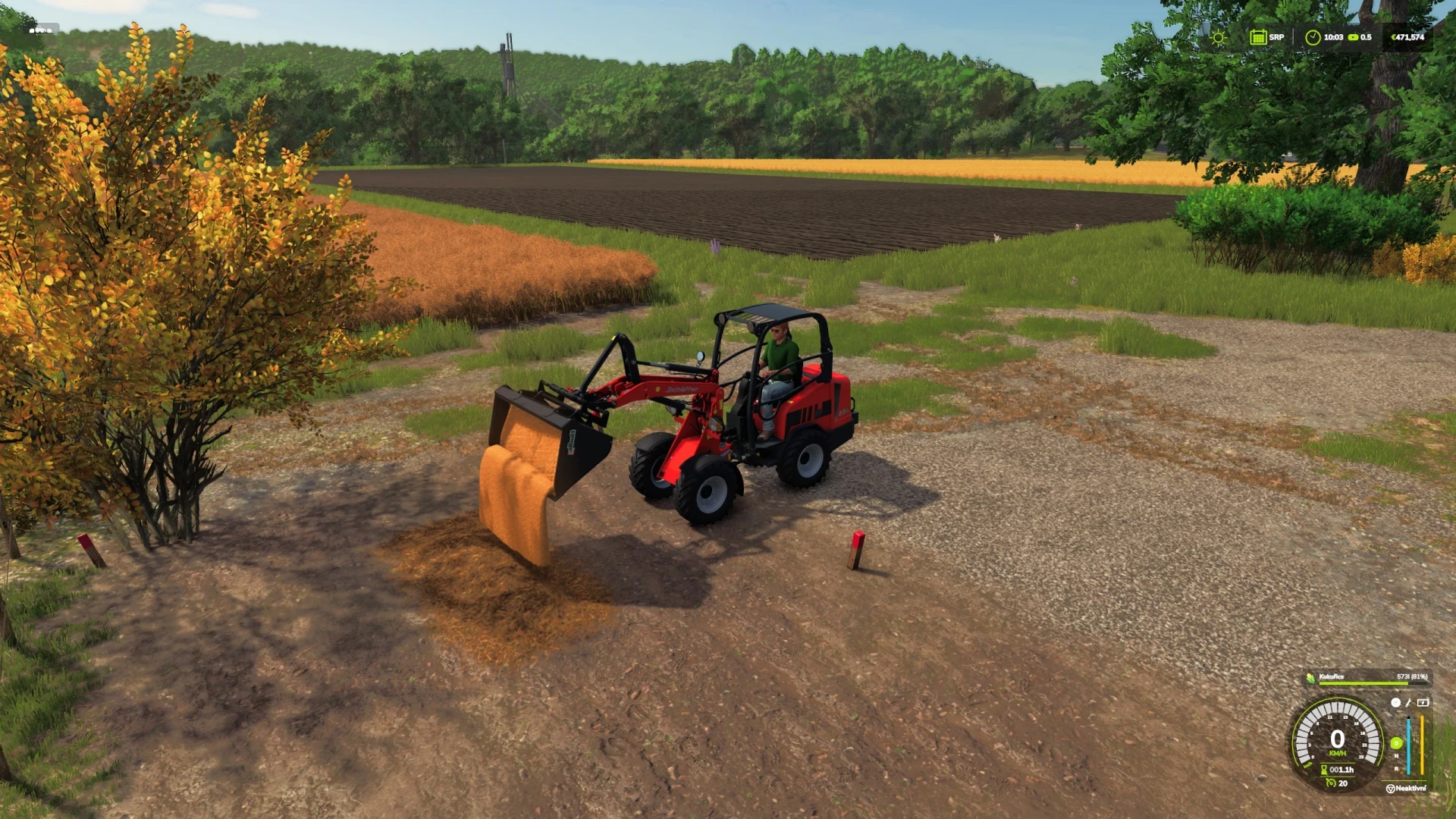1456x819 pixels.
Task: Select the loader vehicle icon top-left
Action: [39, 30]
